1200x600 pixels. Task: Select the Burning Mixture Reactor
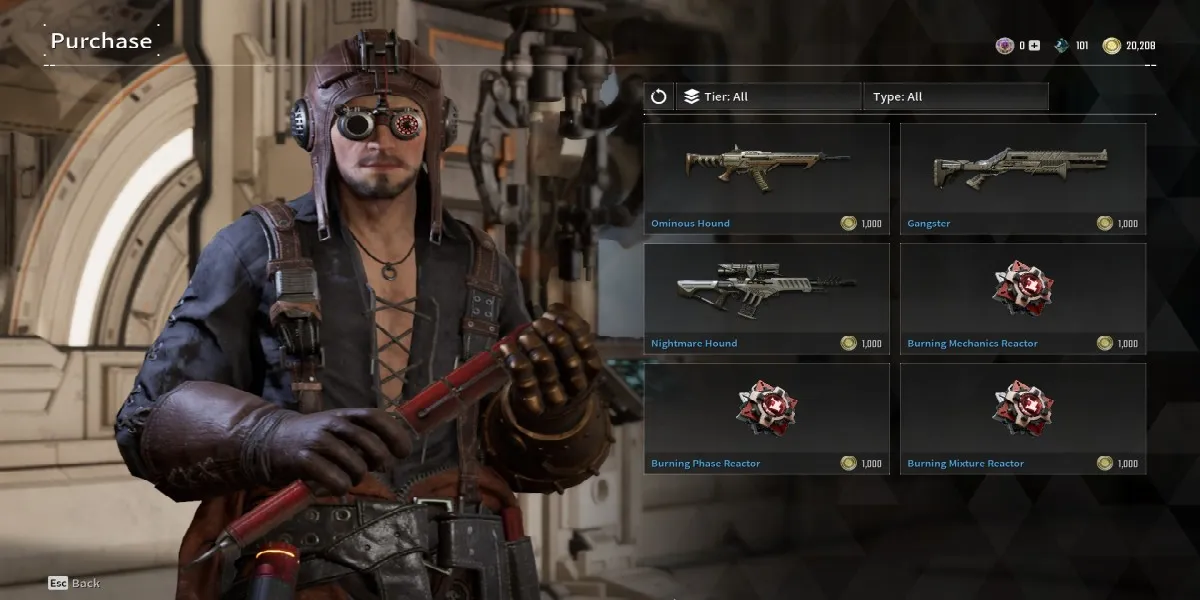pyautogui.click(x=1022, y=418)
